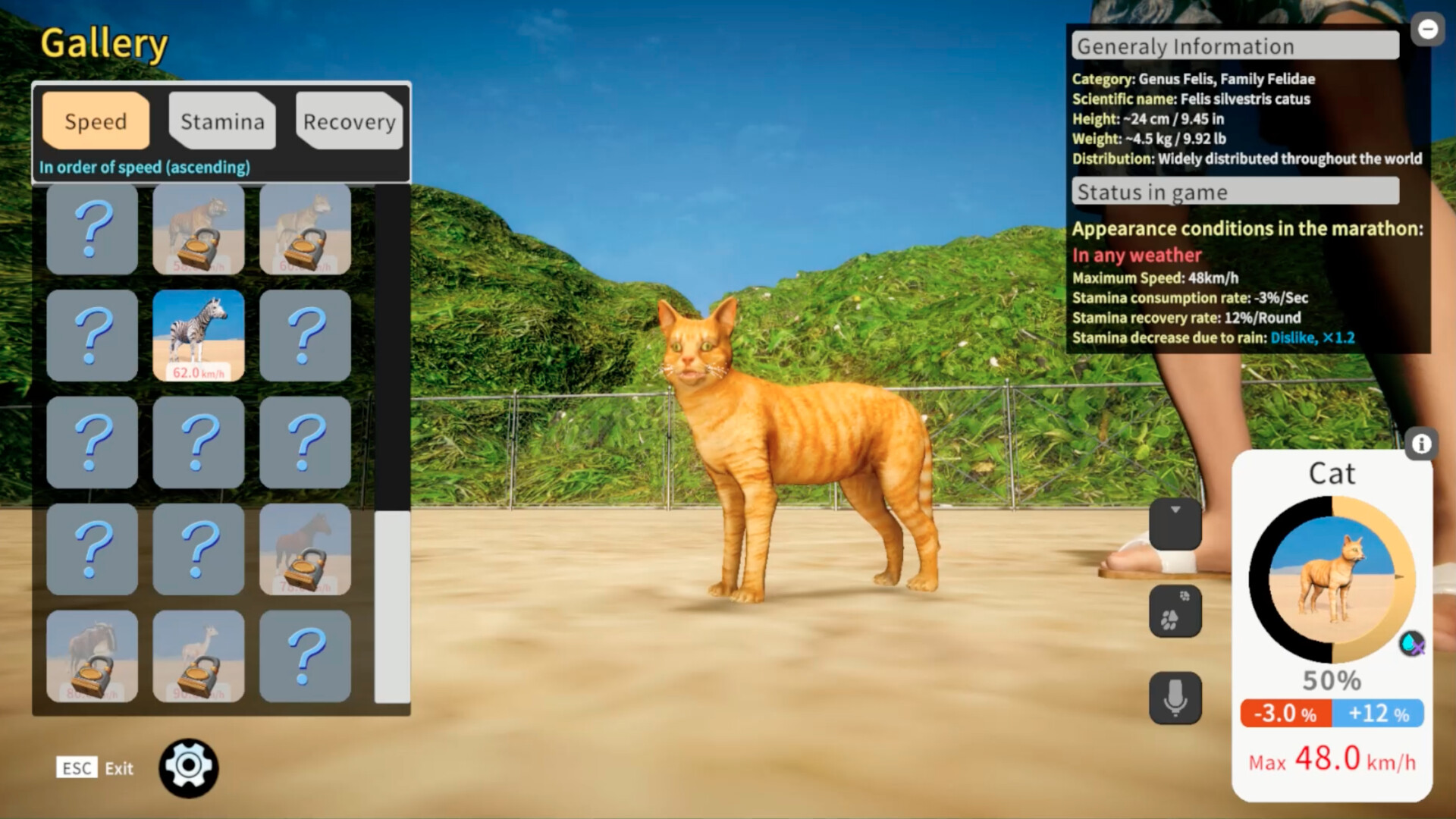
Task: Open the Recovery tab
Action: (x=349, y=121)
